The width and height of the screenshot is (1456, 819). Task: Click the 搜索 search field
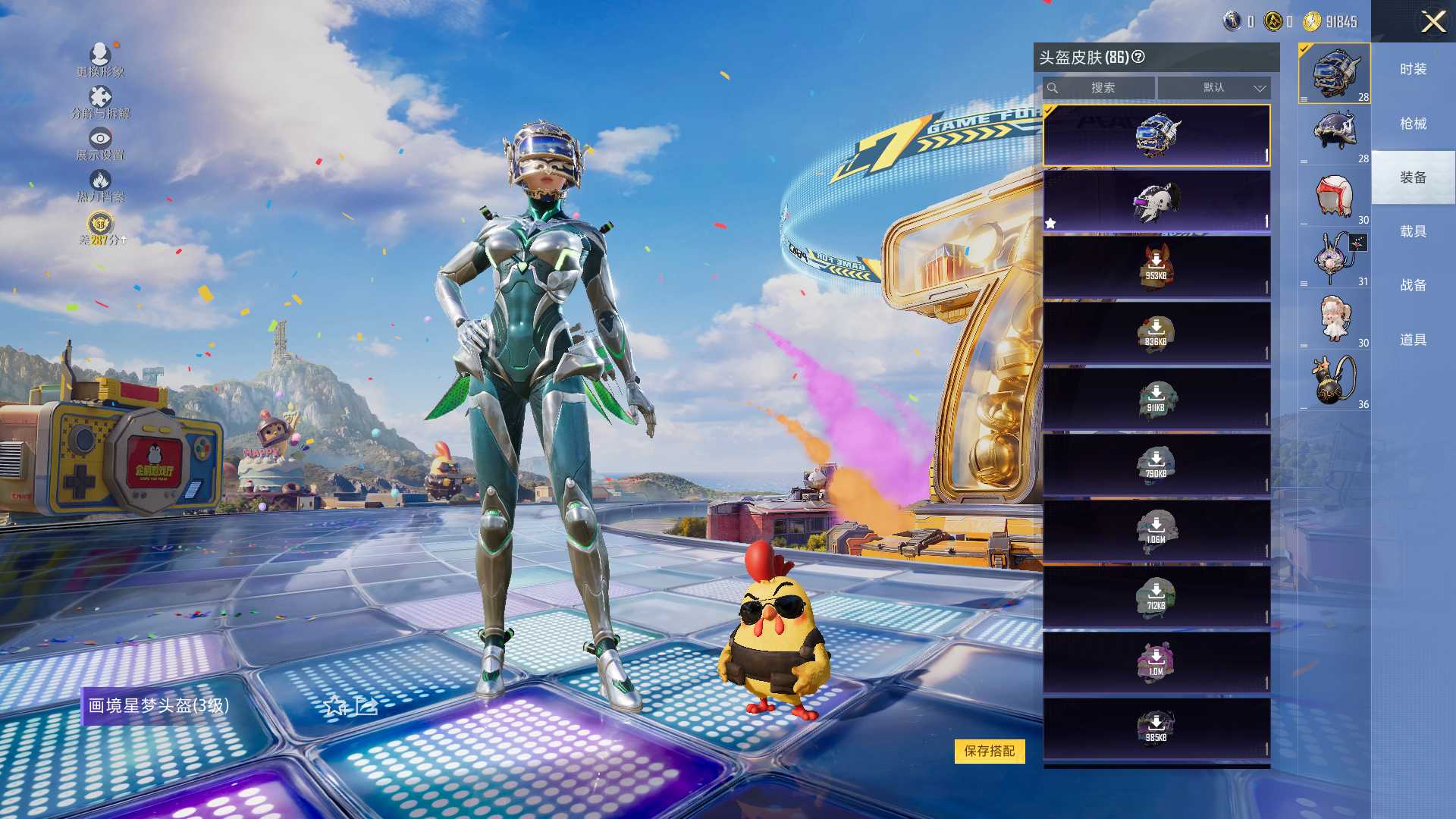1102,88
